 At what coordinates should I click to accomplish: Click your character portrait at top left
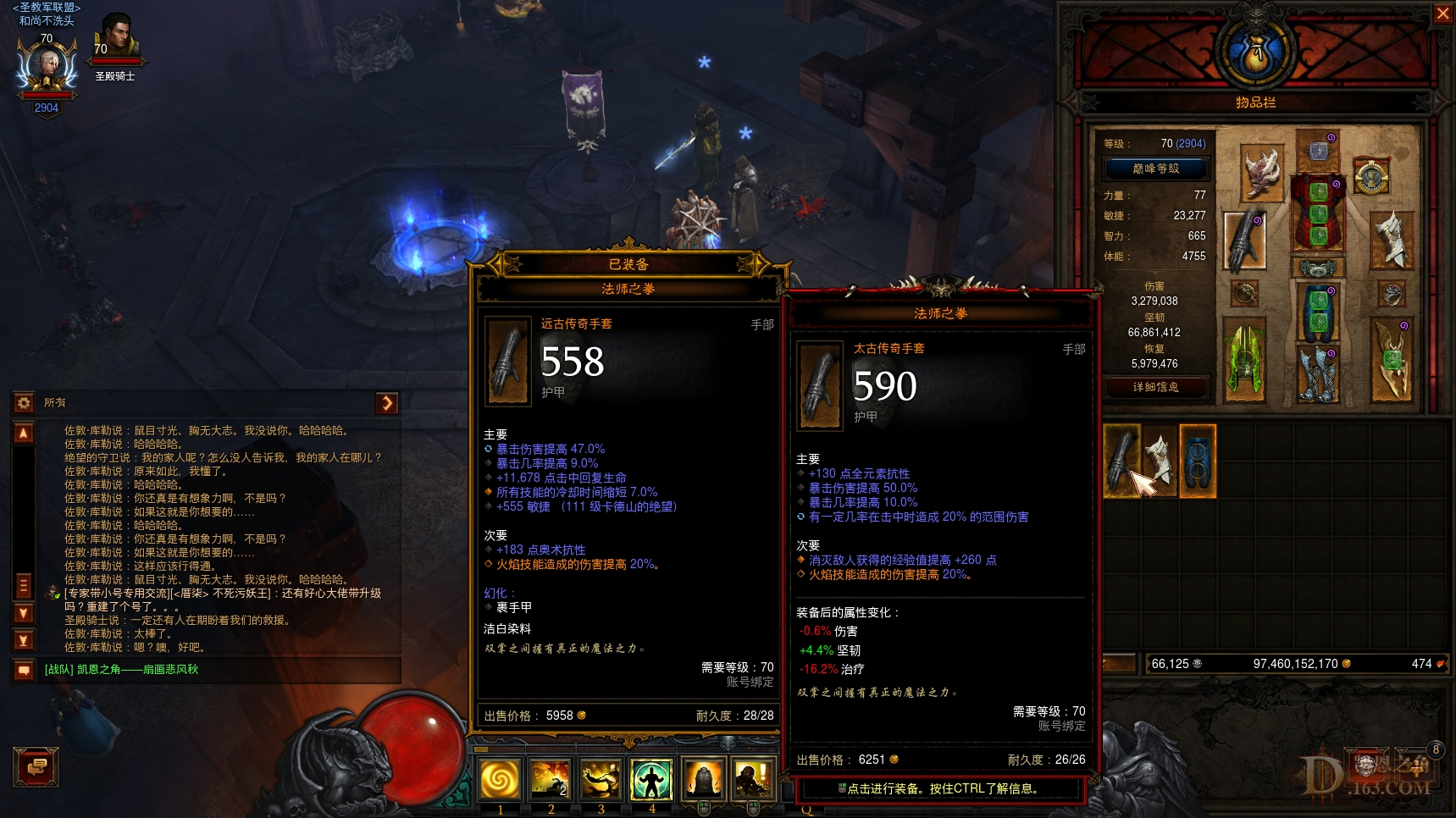click(47, 66)
